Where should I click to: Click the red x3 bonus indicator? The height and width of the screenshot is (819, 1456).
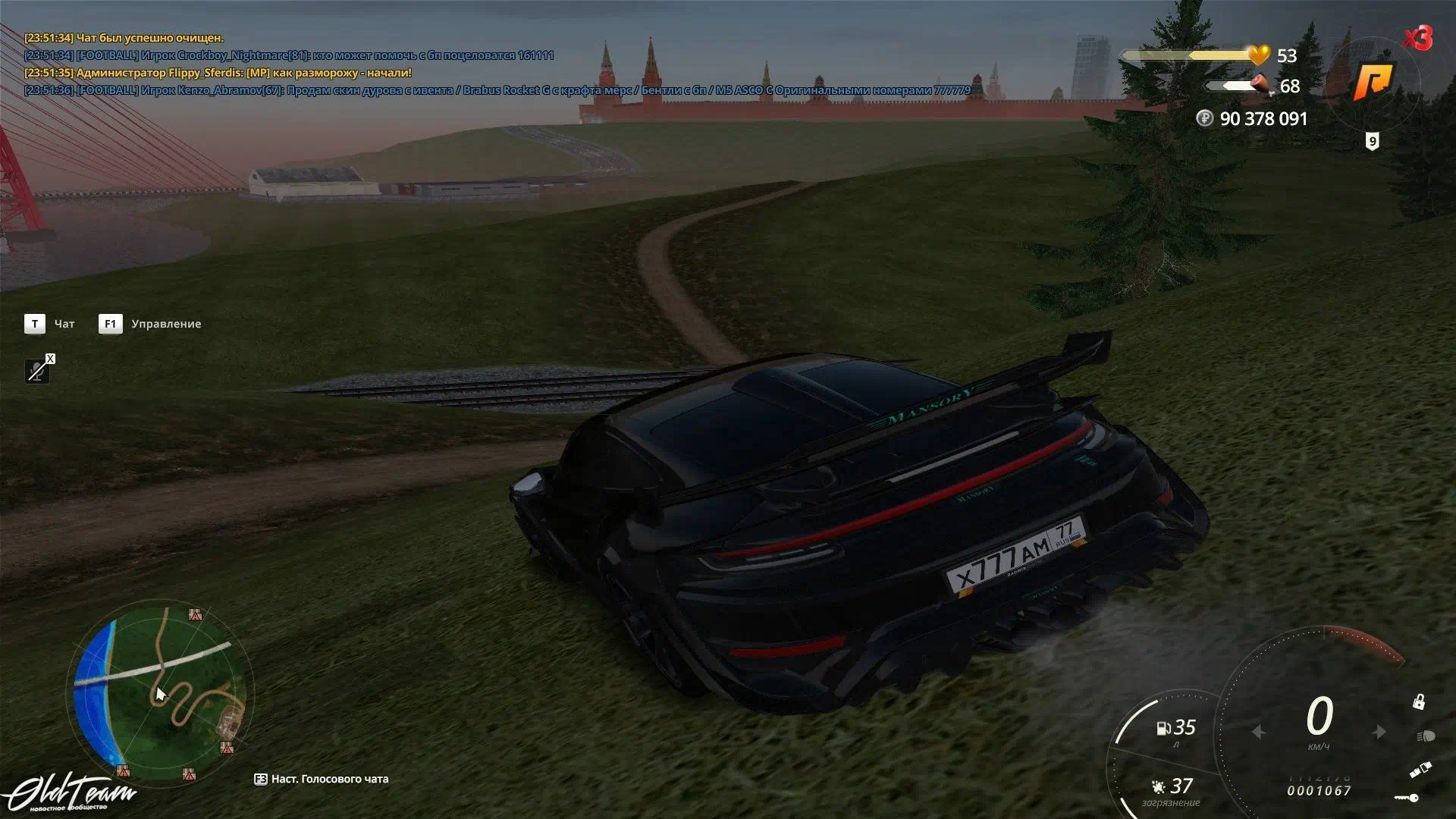pyautogui.click(x=1417, y=38)
